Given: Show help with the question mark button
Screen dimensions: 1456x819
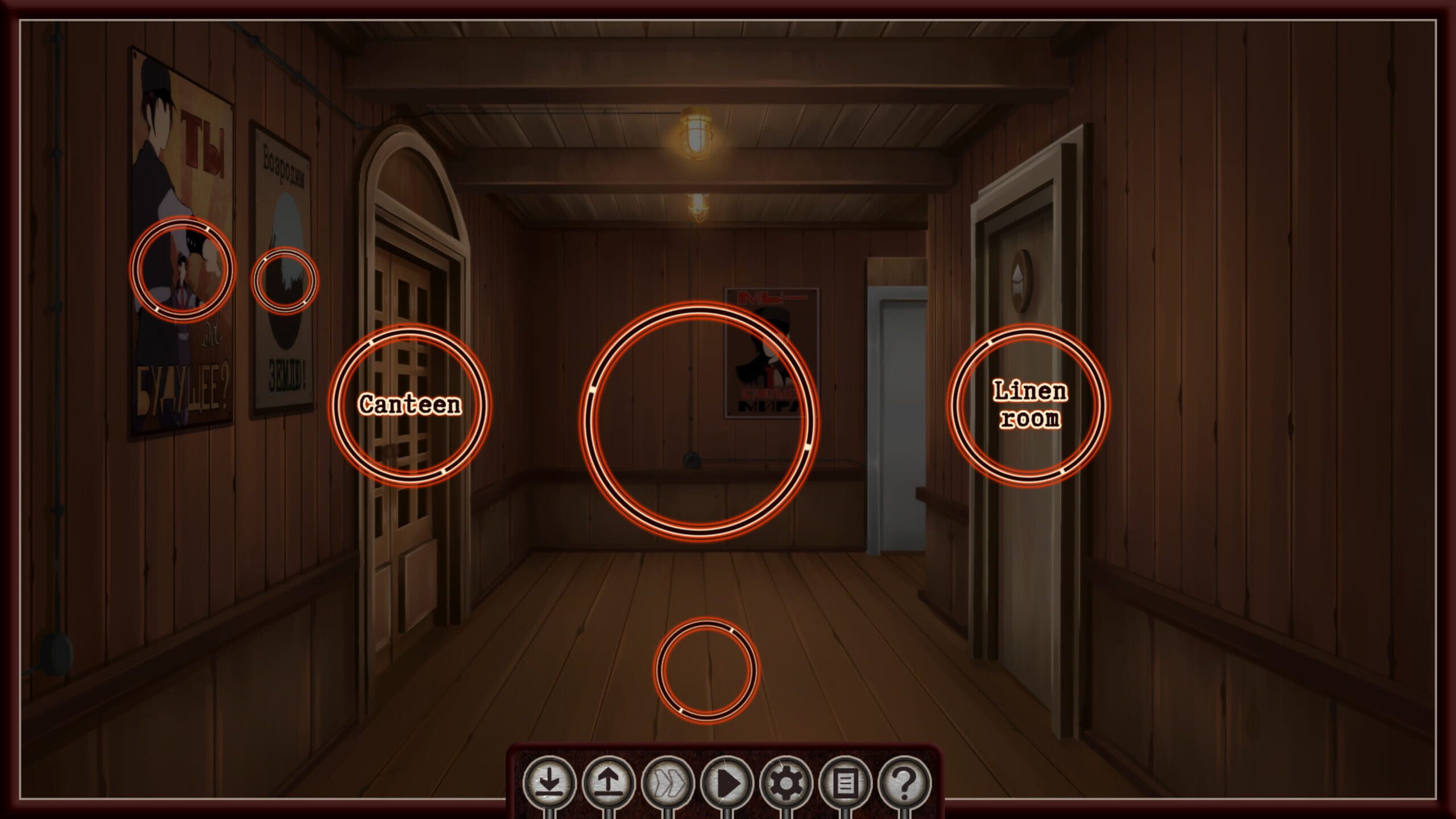Looking at the screenshot, I should click(905, 784).
